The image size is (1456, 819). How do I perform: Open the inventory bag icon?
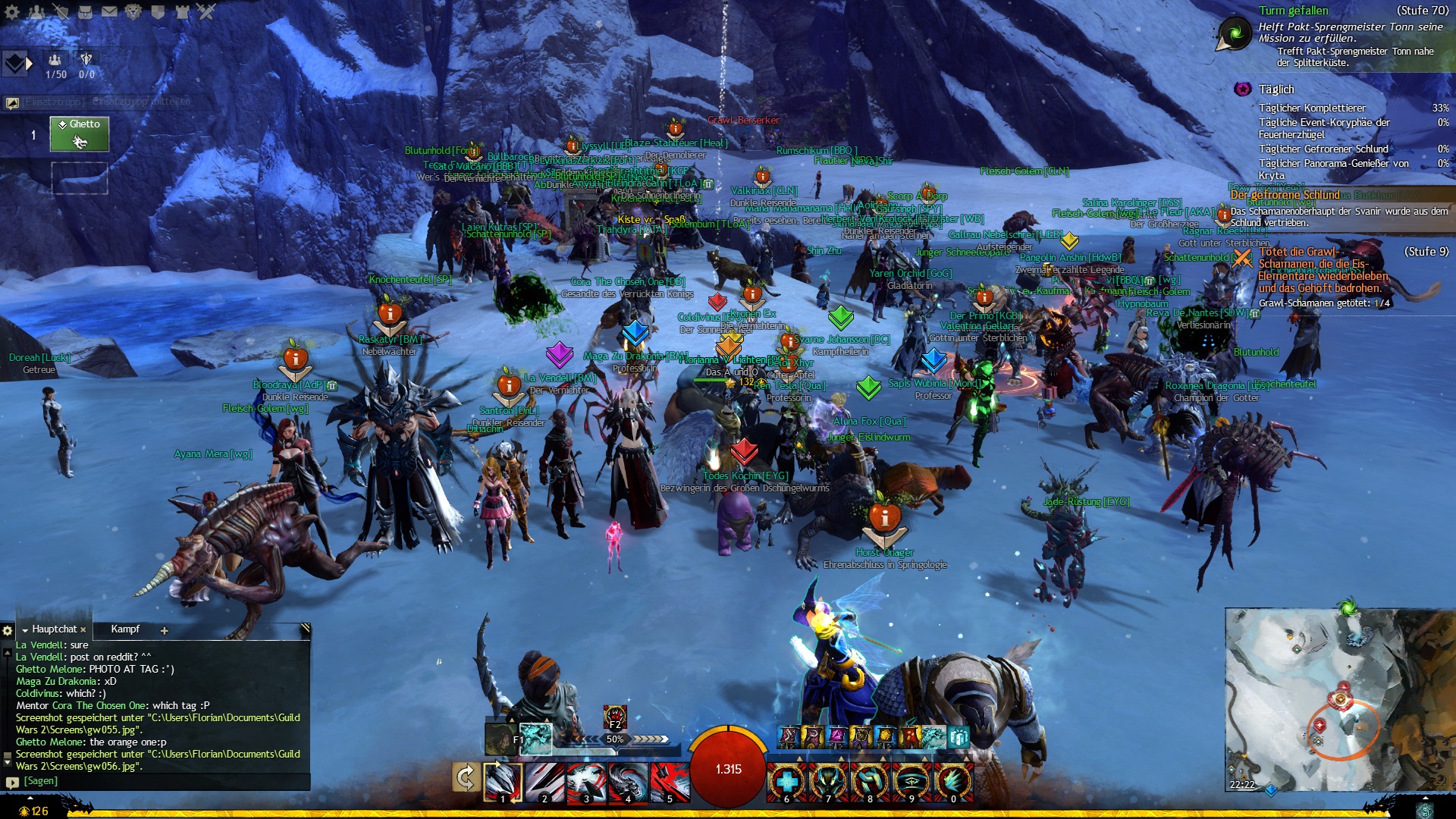tap(85, 11)
